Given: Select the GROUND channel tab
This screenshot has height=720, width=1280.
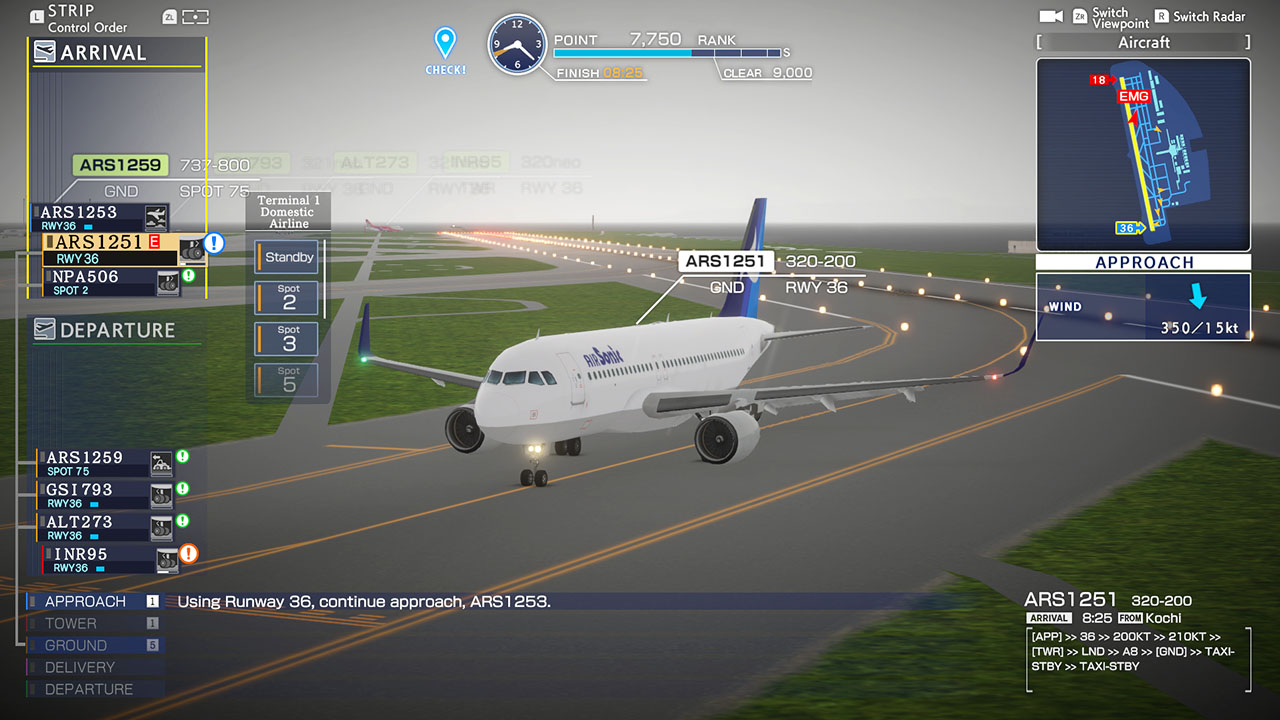Looking at the screenshot, I should [70, 645].
